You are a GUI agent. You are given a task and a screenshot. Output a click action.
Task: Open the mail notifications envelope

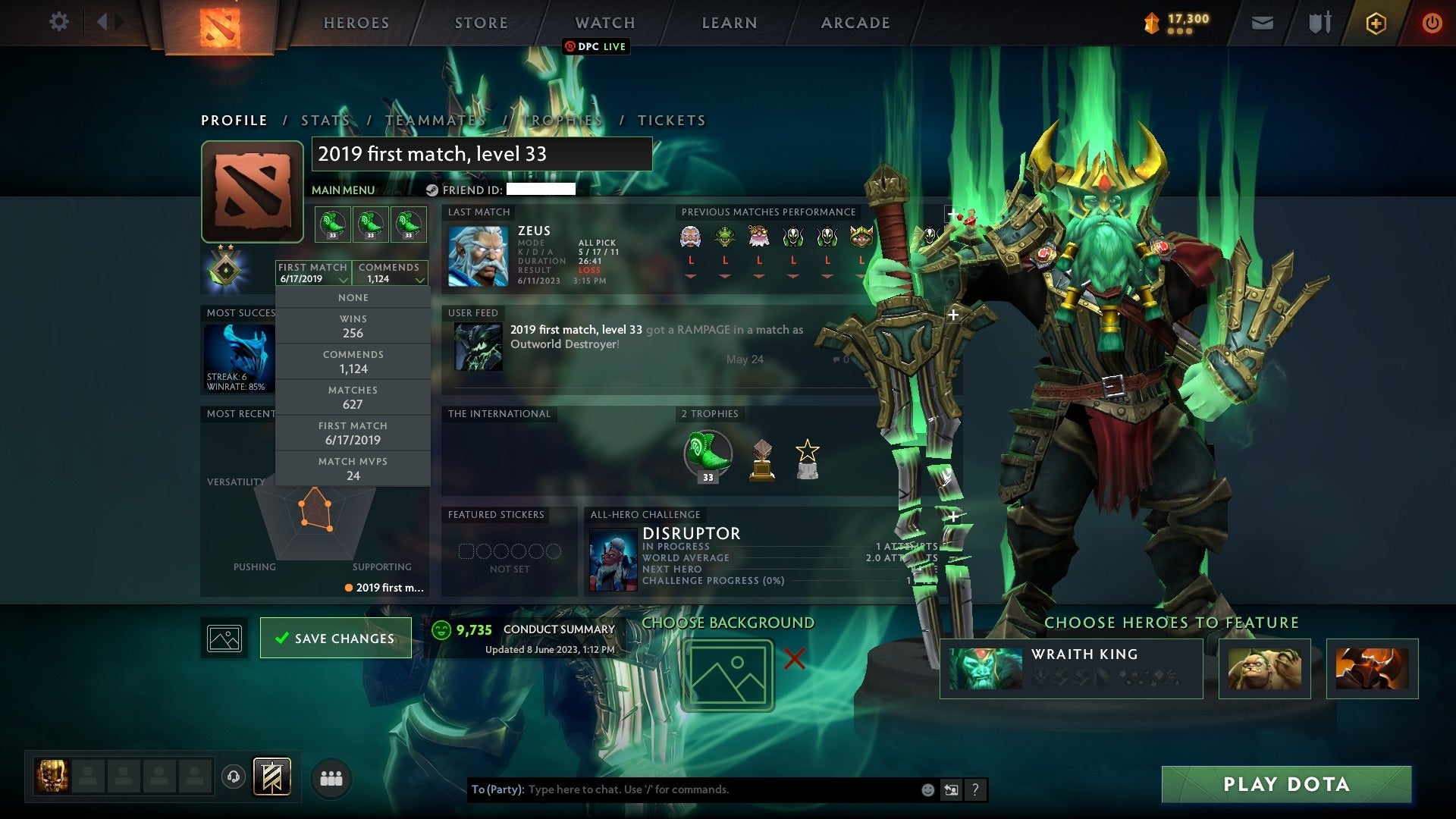(x=1262, y=22)
